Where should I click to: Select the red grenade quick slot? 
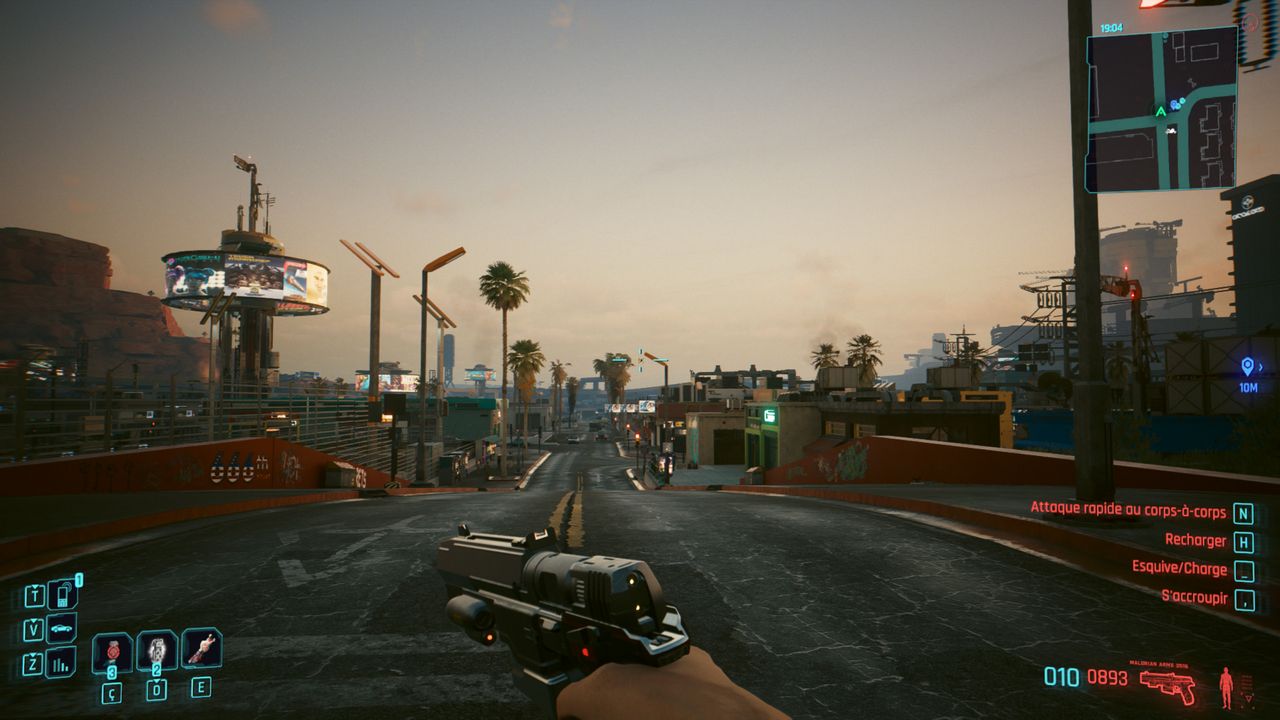[x=112, y=651]
